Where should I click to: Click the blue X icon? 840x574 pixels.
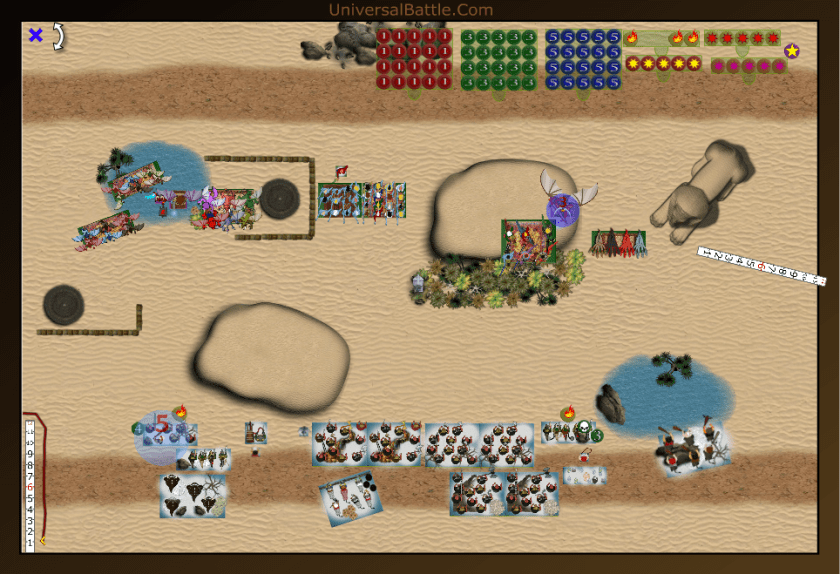36,36
